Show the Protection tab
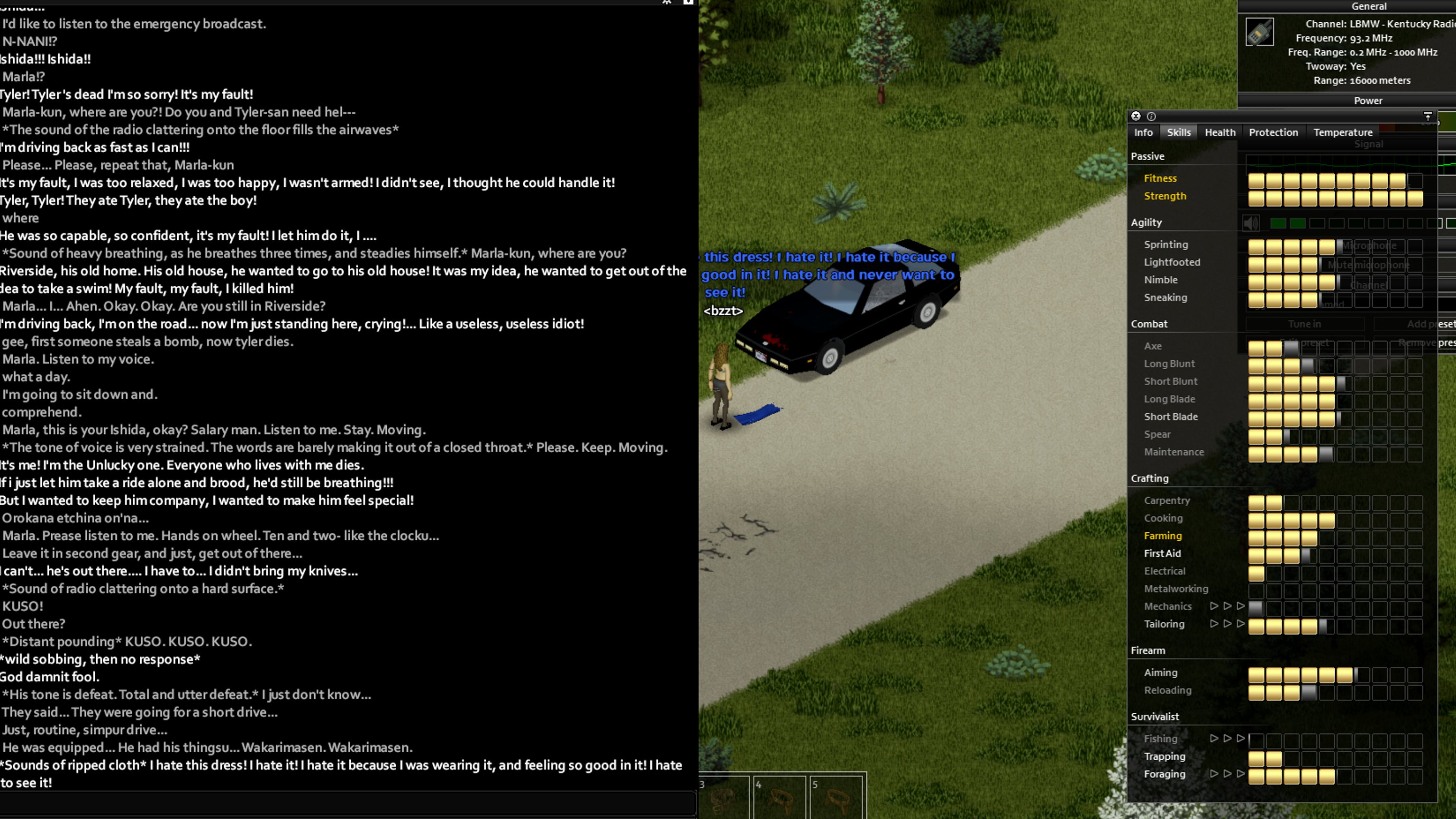1456x819 pixels. tap(1273, 132)
